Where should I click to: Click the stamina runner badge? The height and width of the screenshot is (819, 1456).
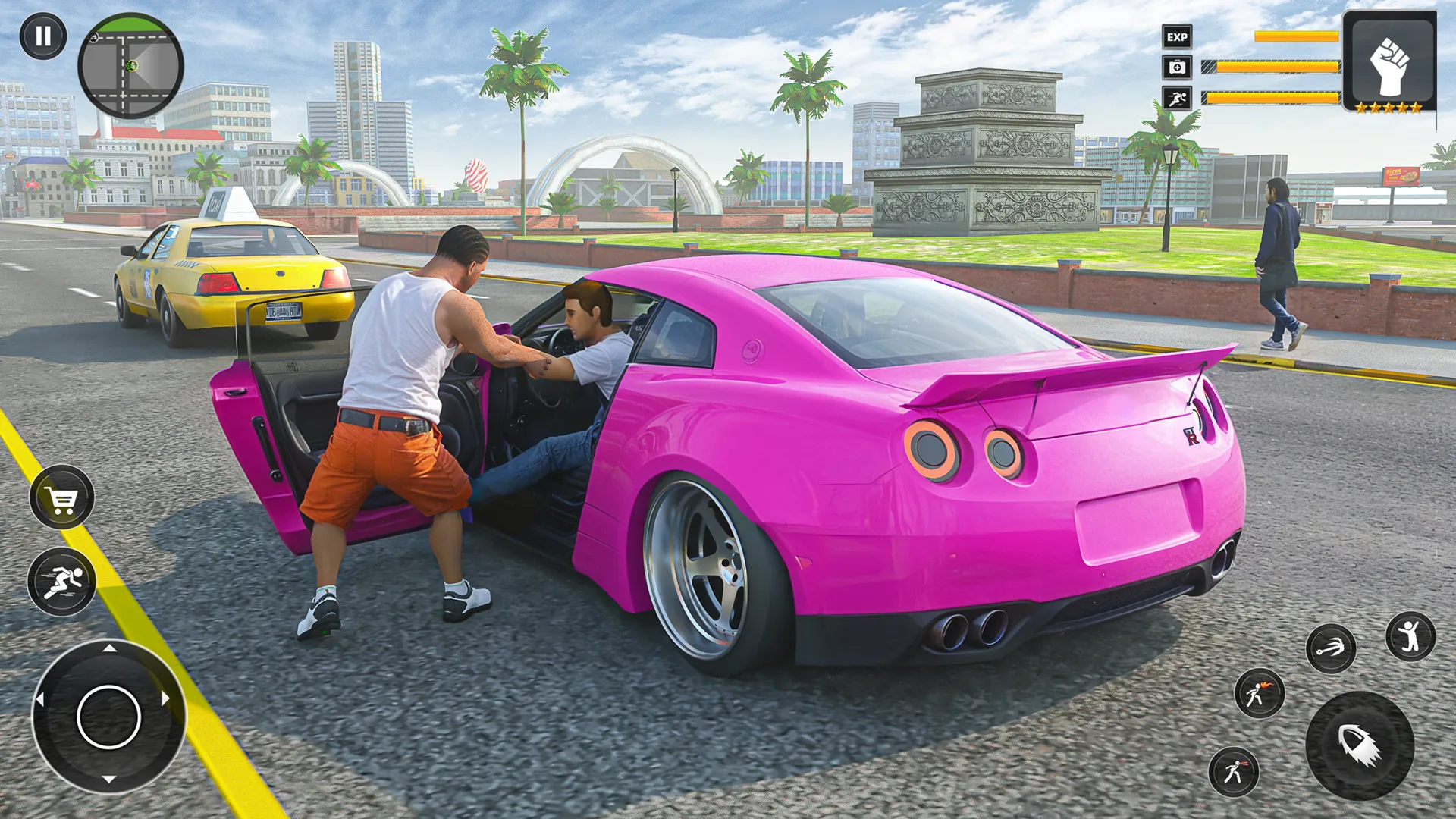(1178, 97)
